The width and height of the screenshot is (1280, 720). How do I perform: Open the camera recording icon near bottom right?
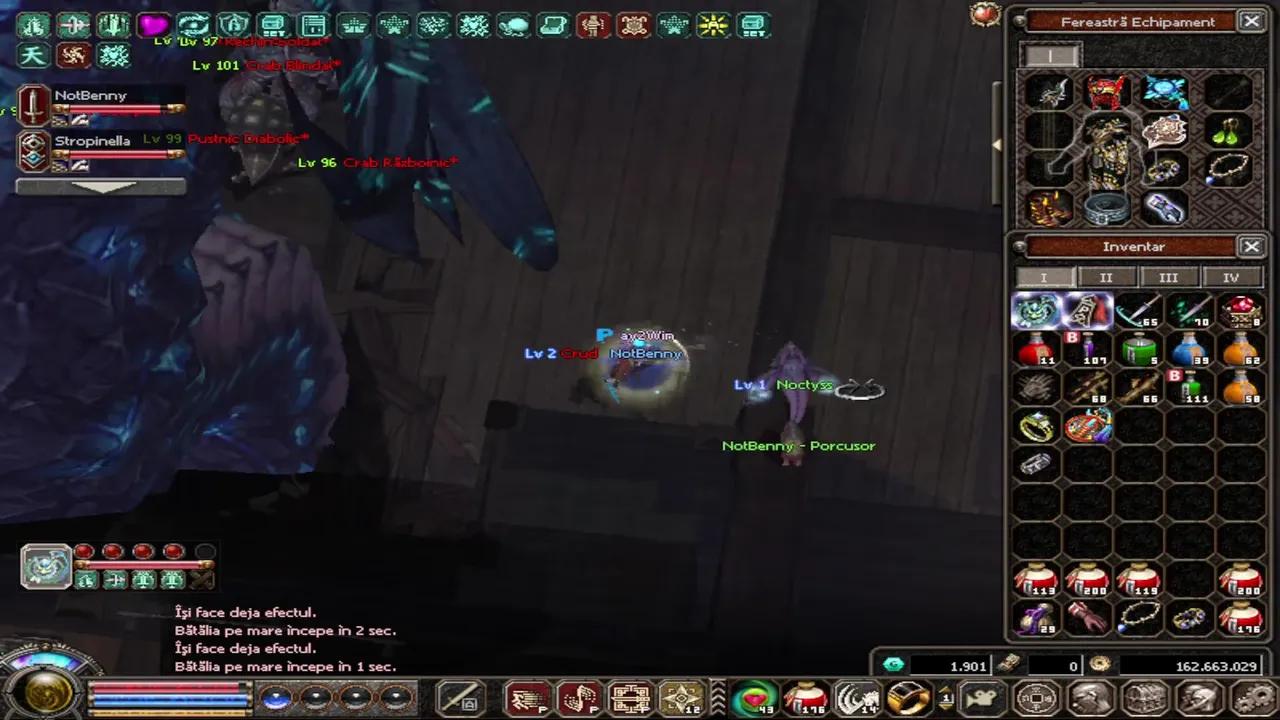(981, 697)
